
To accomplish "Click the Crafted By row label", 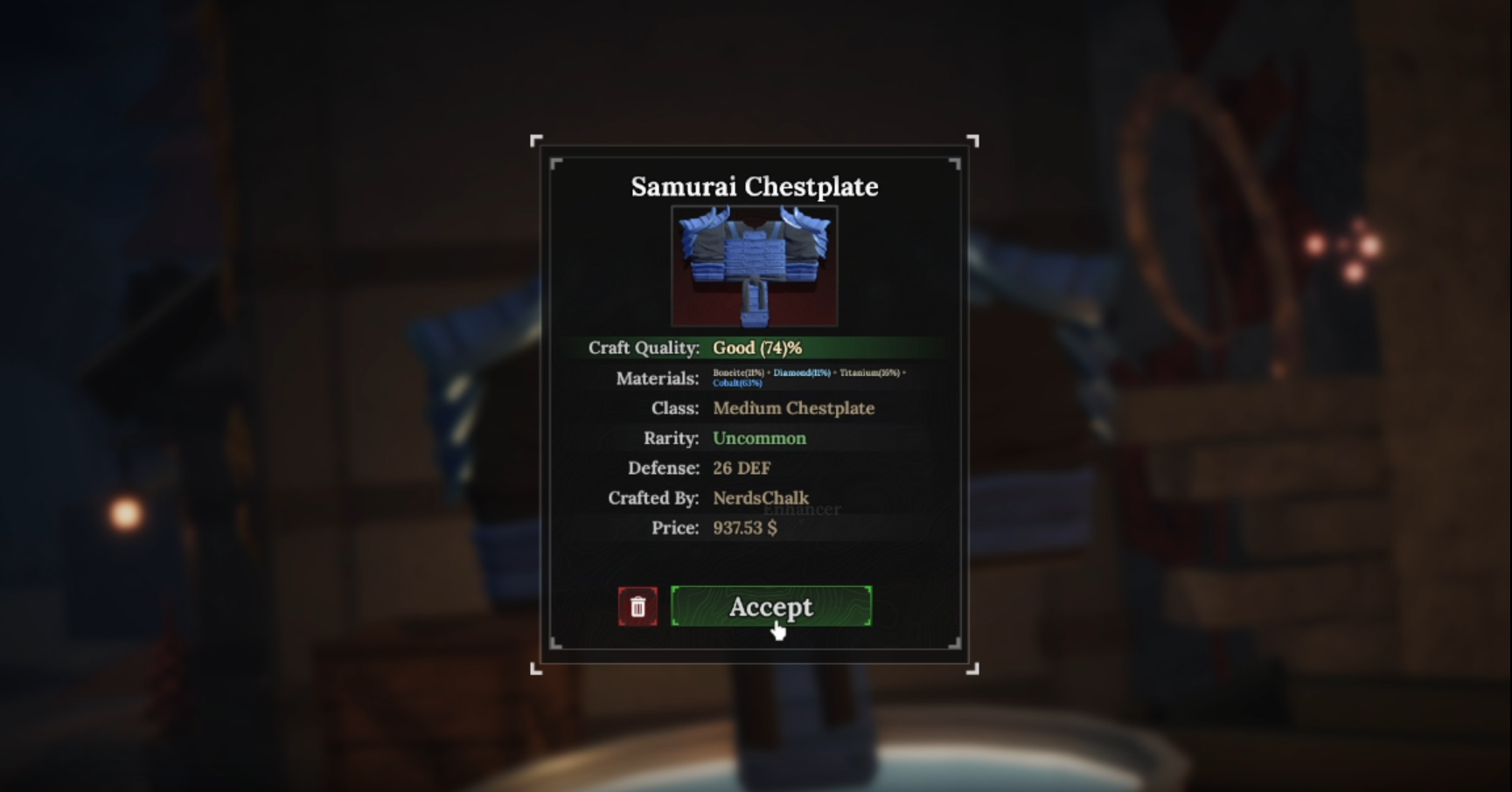I will [653, 498].
